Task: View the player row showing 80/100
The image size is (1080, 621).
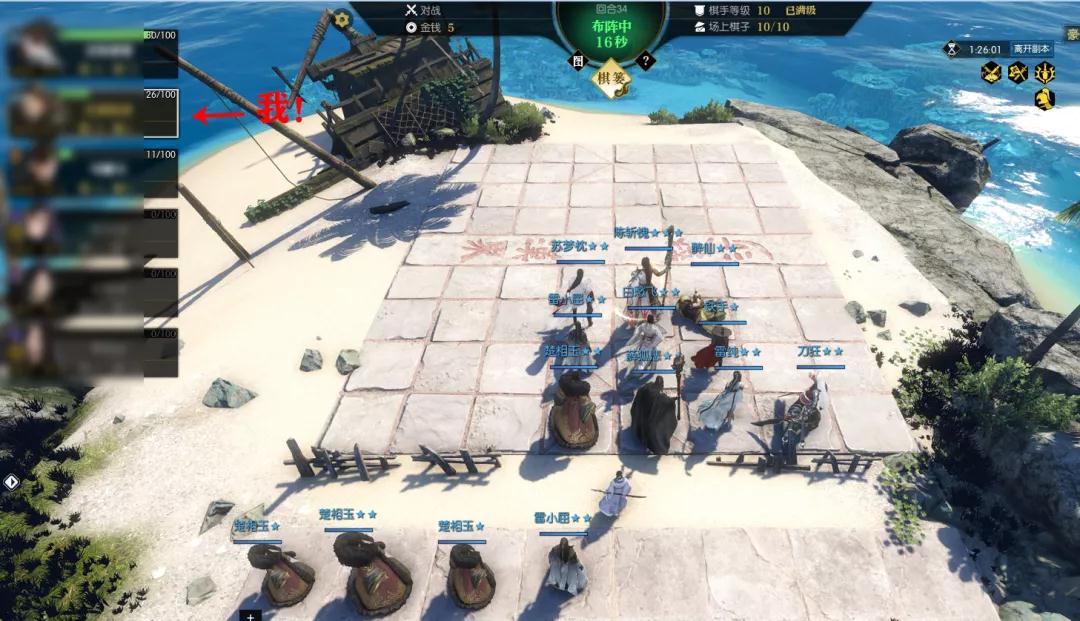Action: [x=92, y=52]
